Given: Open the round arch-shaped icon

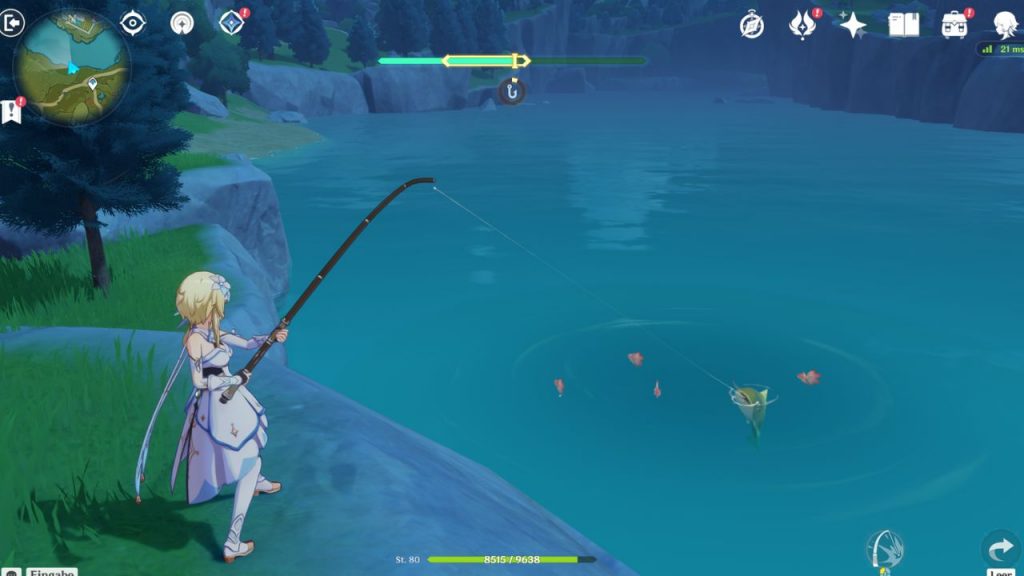Looking at the screenshot, I should (x=182, y=23).
